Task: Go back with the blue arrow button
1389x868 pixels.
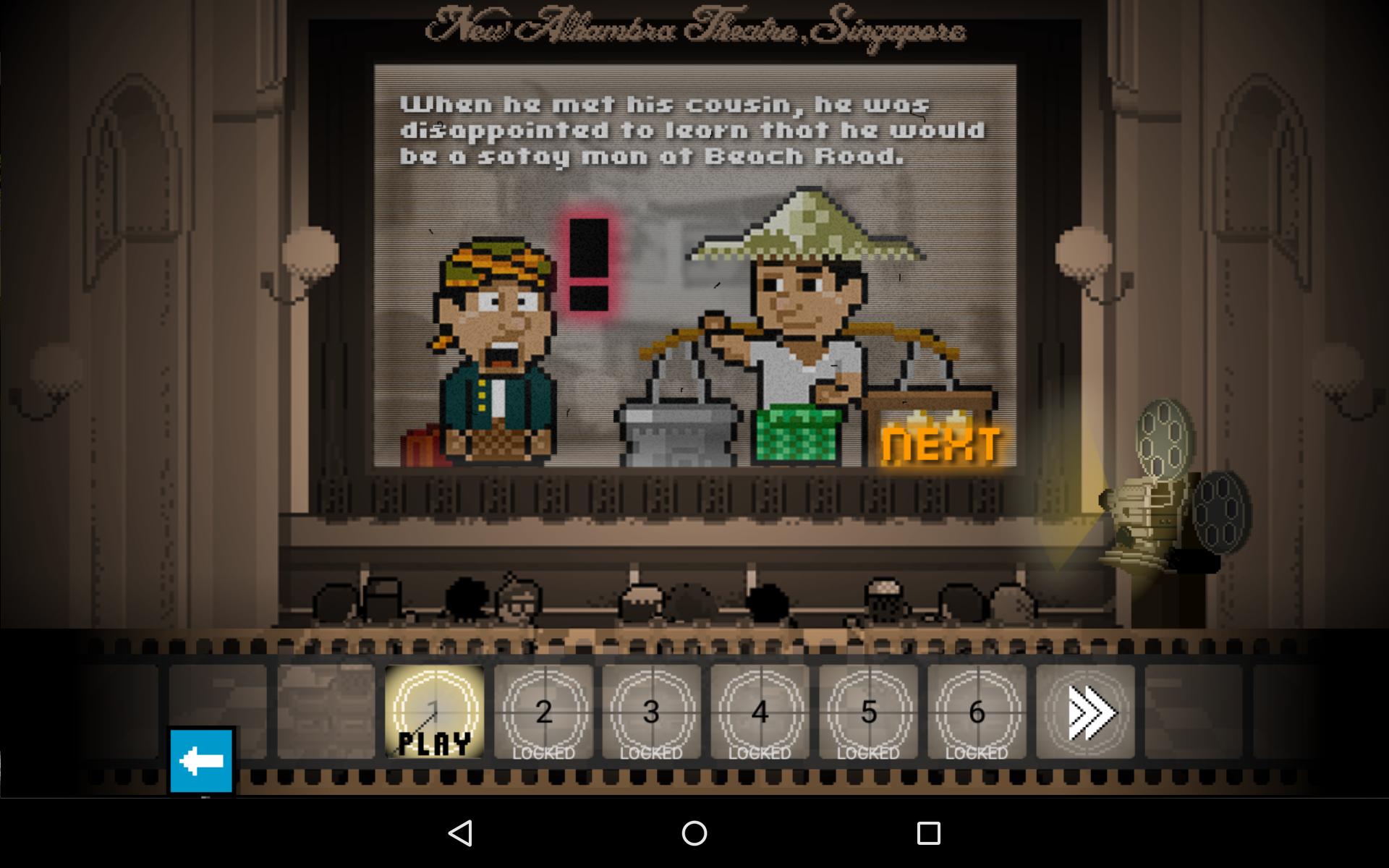Action: 202,761
